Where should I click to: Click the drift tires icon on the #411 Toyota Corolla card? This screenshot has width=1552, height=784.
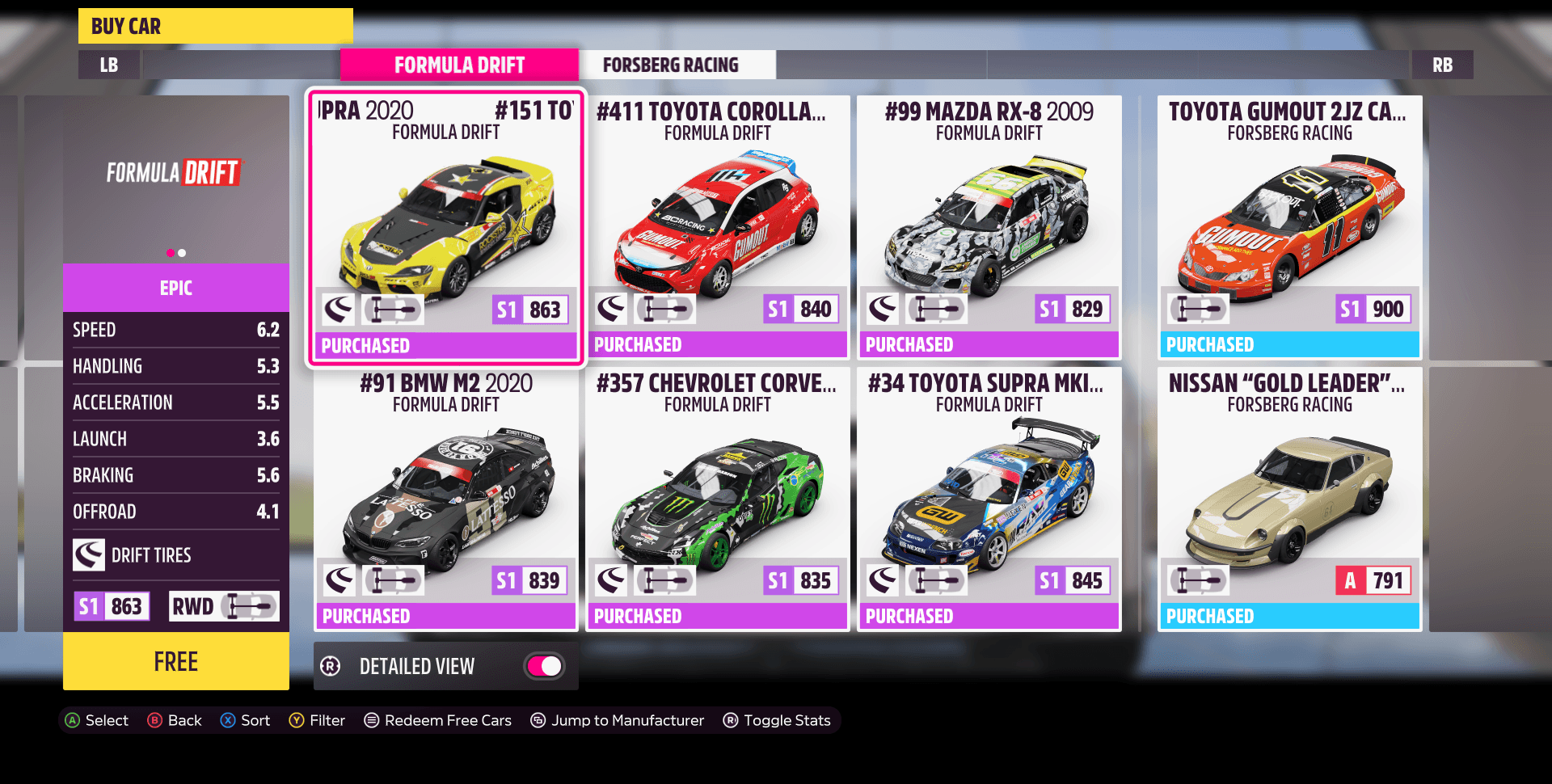[x=612, y=308]
